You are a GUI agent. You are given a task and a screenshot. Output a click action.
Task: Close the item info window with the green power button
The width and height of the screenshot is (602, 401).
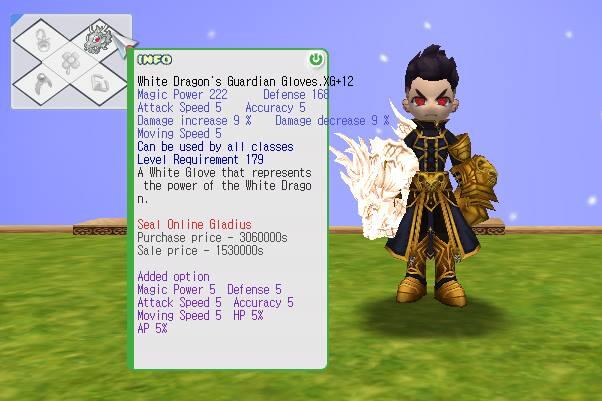click(x=316, y=60)
